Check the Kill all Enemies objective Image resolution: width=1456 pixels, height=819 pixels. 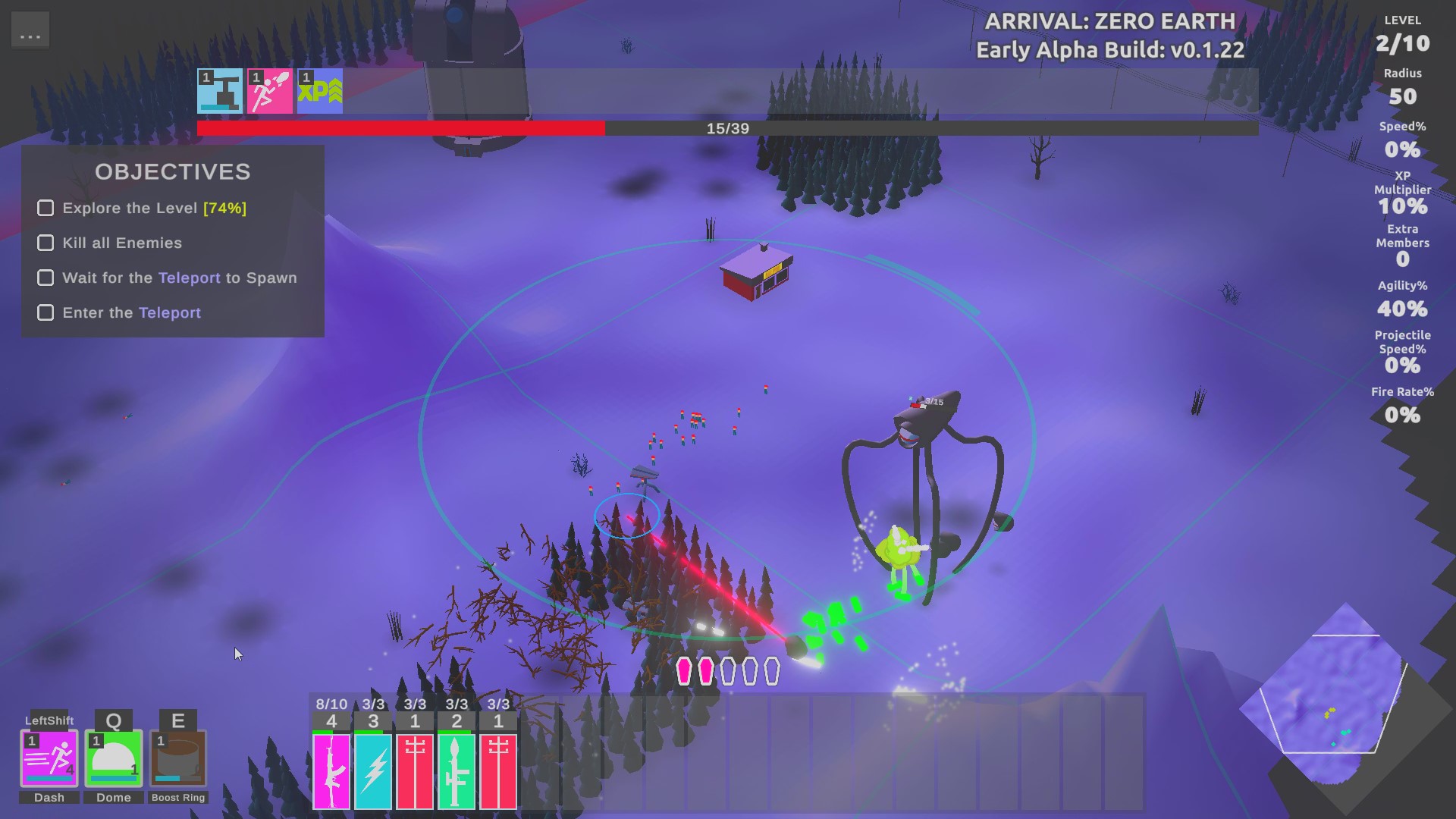click(45, 243)
